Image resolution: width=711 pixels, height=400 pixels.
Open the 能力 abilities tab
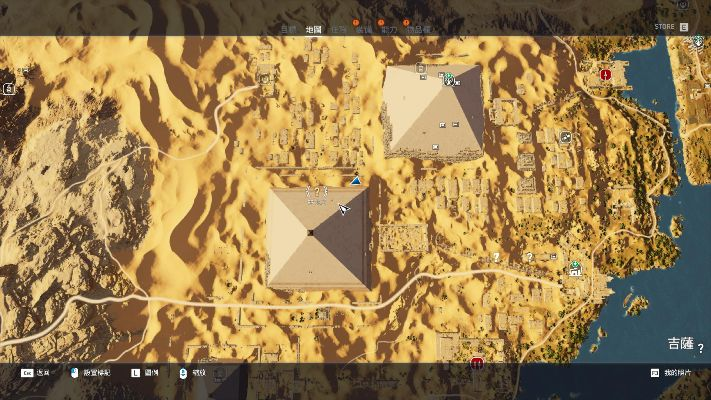(390, 30)
